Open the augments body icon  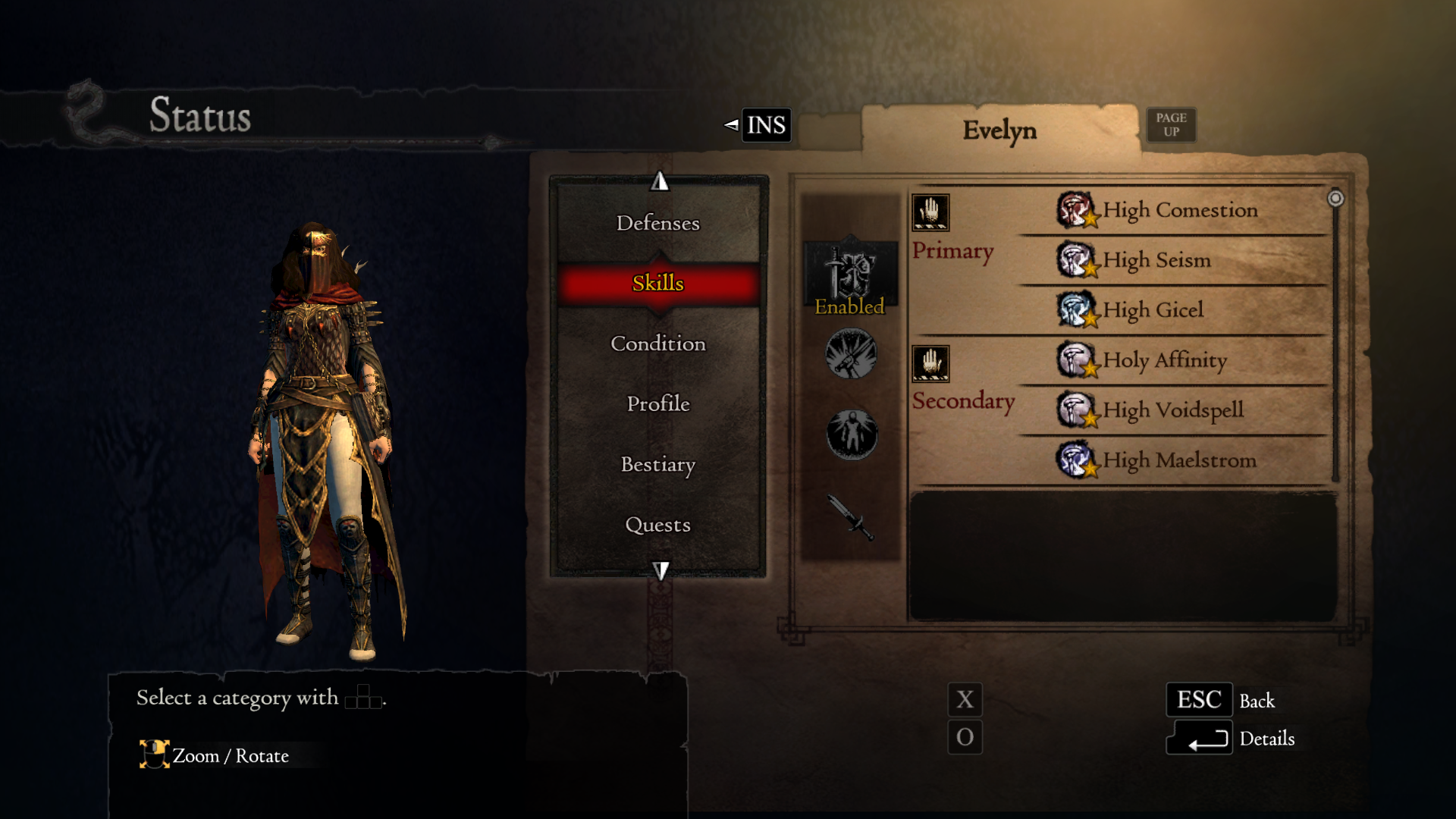pyautogui.click(x=851, y=431)
